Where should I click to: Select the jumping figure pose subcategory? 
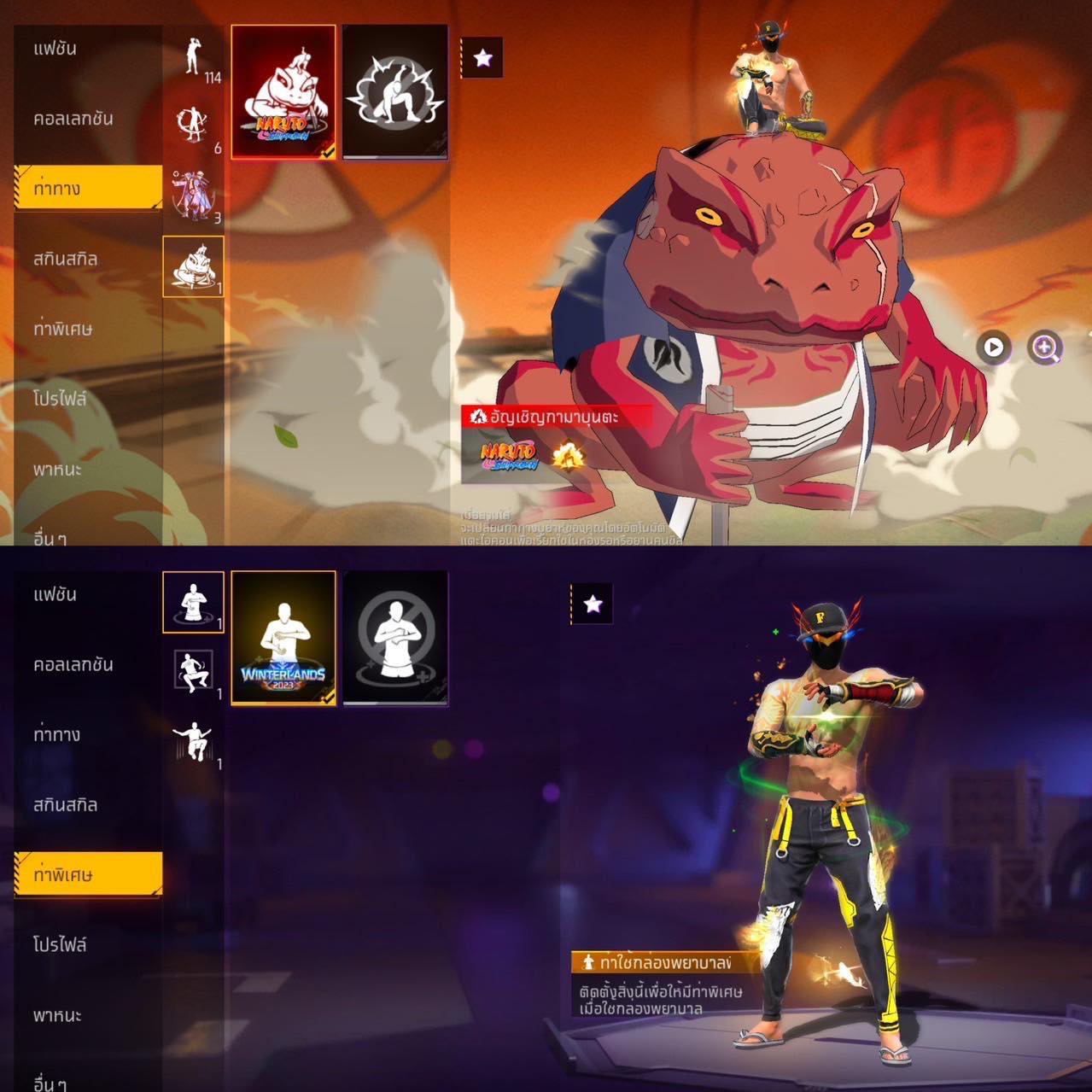coord(194,742)
